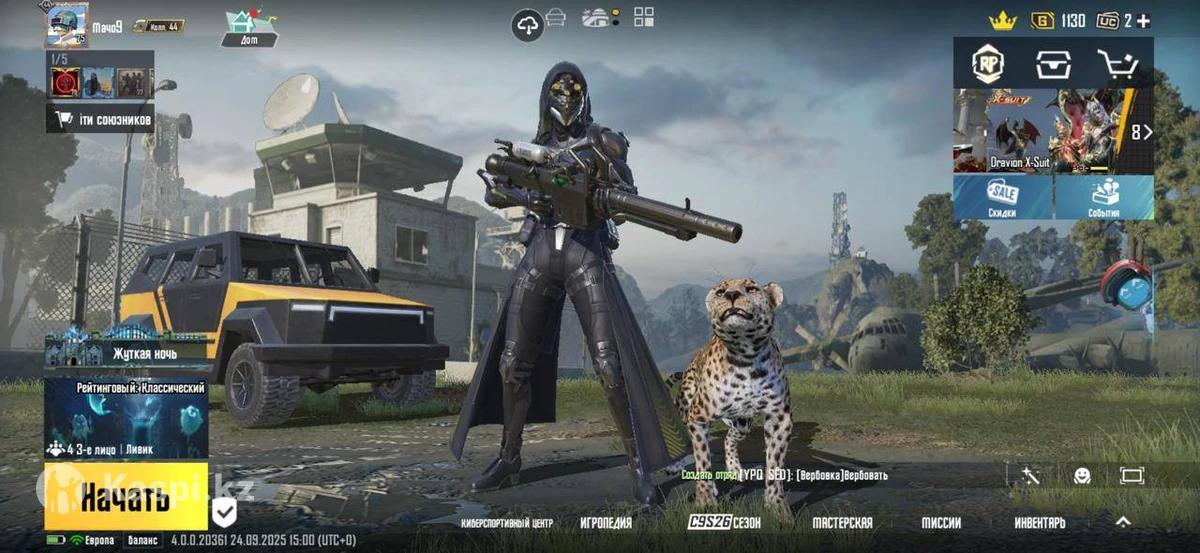
Task: Open the Скидки sale offers
Action: (1003, 198)
